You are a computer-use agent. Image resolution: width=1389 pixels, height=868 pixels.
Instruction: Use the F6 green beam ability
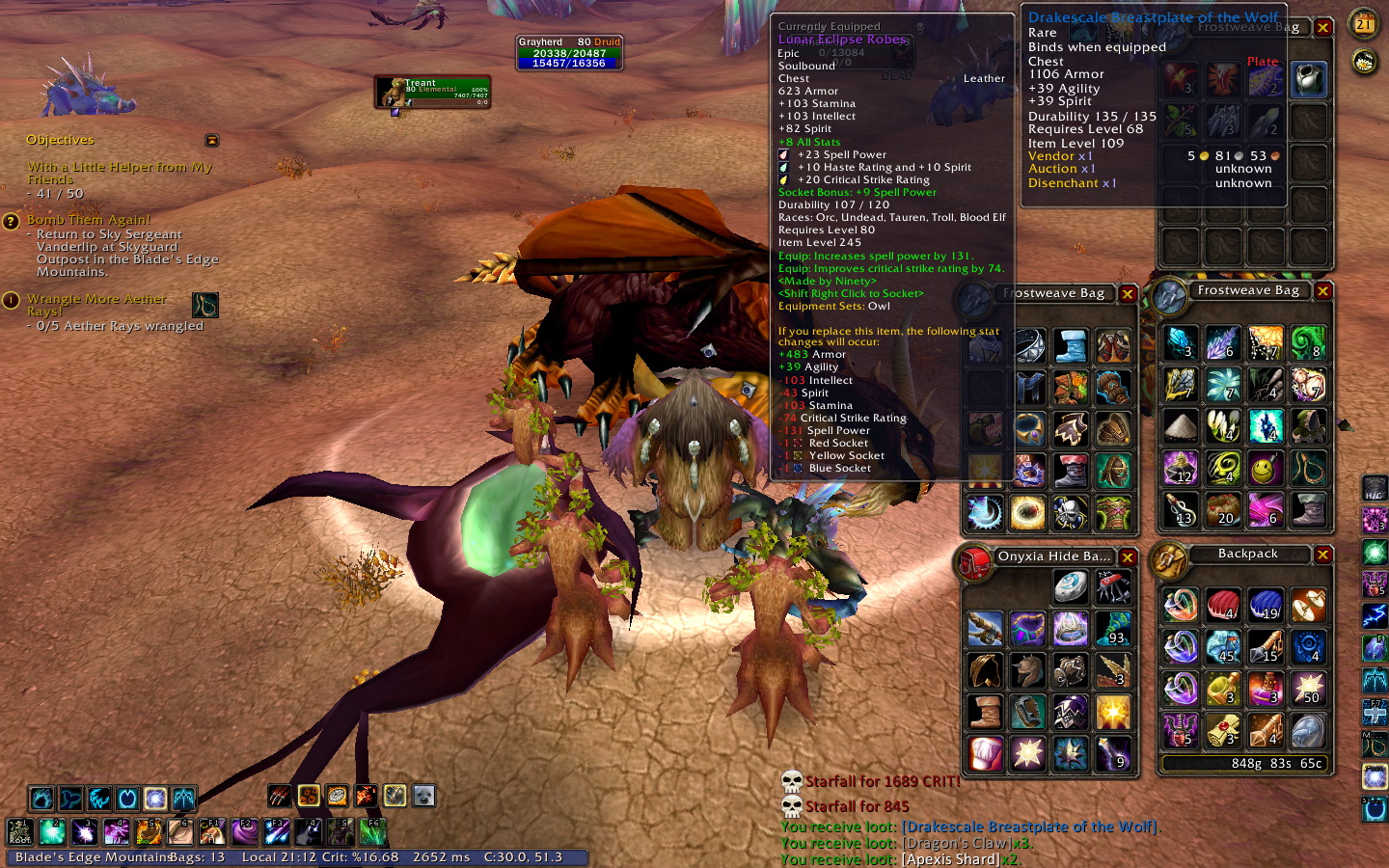pyautogui.click(x=373, y=831)
